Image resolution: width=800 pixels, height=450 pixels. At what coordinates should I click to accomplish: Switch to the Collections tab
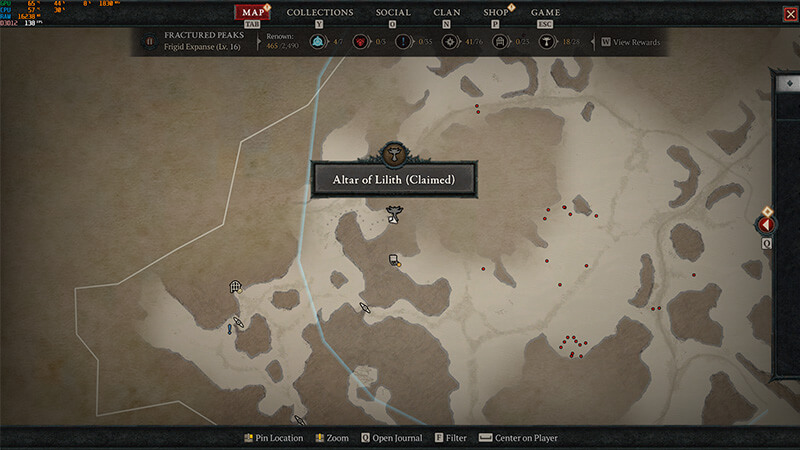pos(320,13)
